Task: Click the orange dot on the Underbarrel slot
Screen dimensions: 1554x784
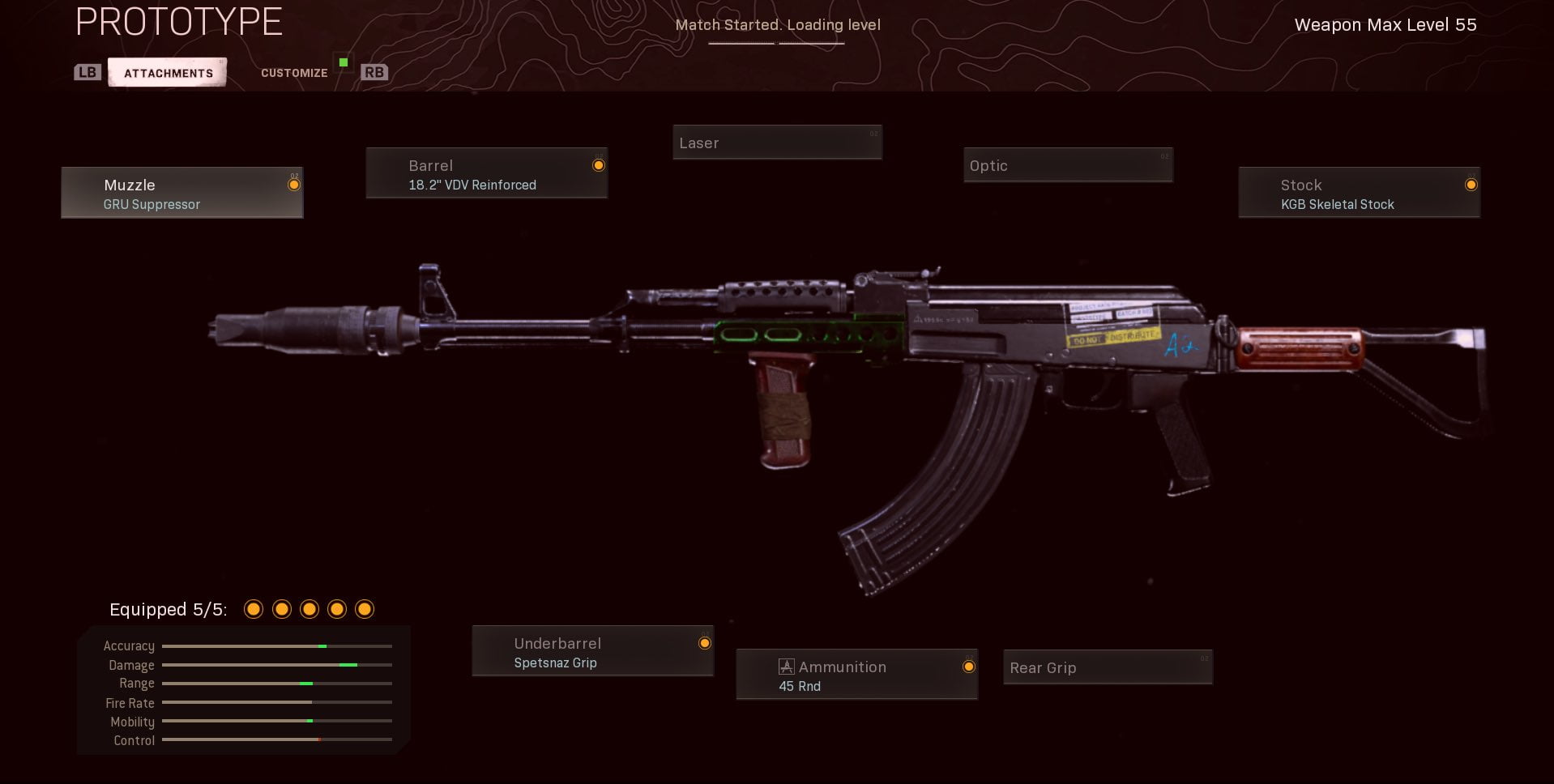Action: (x=703, y=642)
